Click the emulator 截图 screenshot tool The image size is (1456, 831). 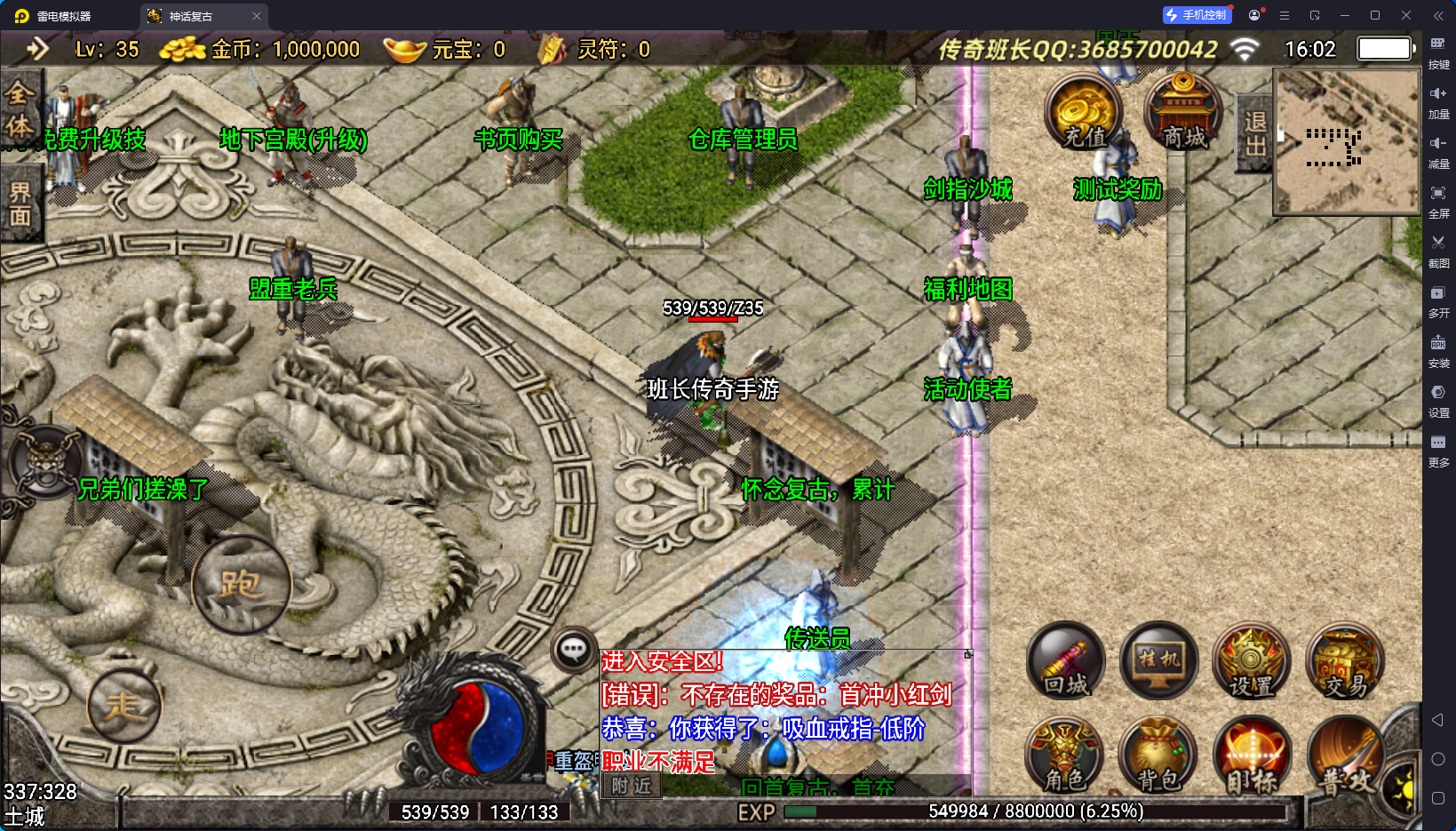1438,249
